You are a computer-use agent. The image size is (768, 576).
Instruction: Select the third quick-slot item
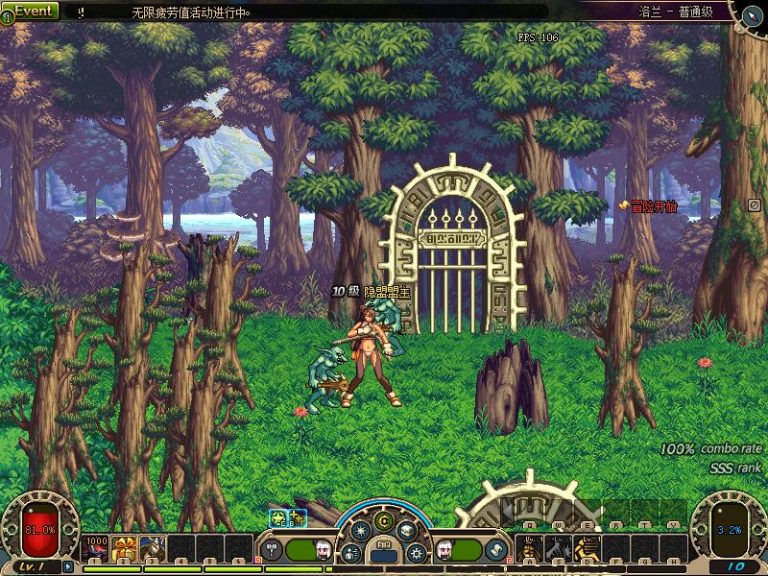tap(153, 548)
